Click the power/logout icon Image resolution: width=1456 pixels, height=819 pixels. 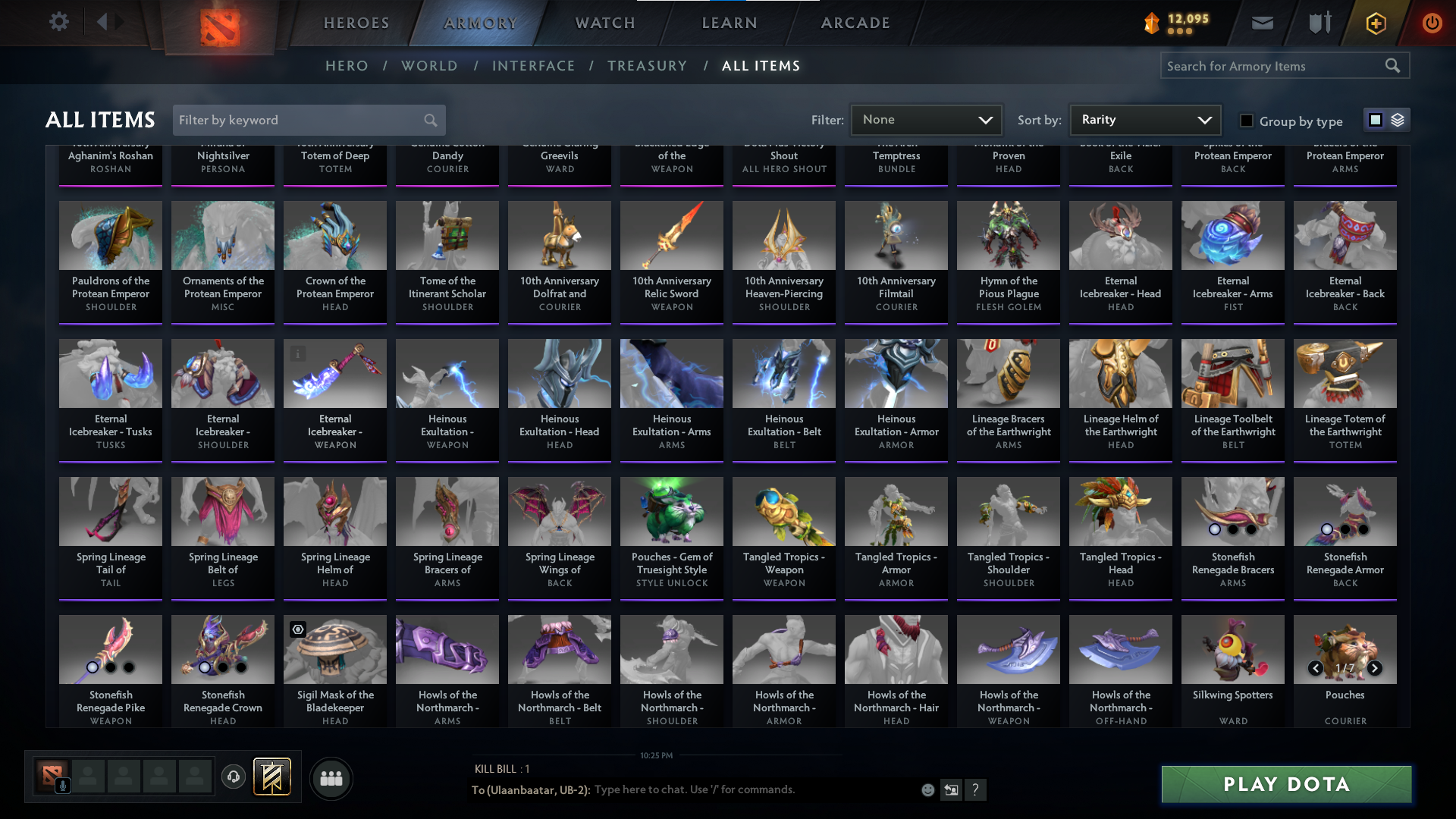tap(1432, 23)
